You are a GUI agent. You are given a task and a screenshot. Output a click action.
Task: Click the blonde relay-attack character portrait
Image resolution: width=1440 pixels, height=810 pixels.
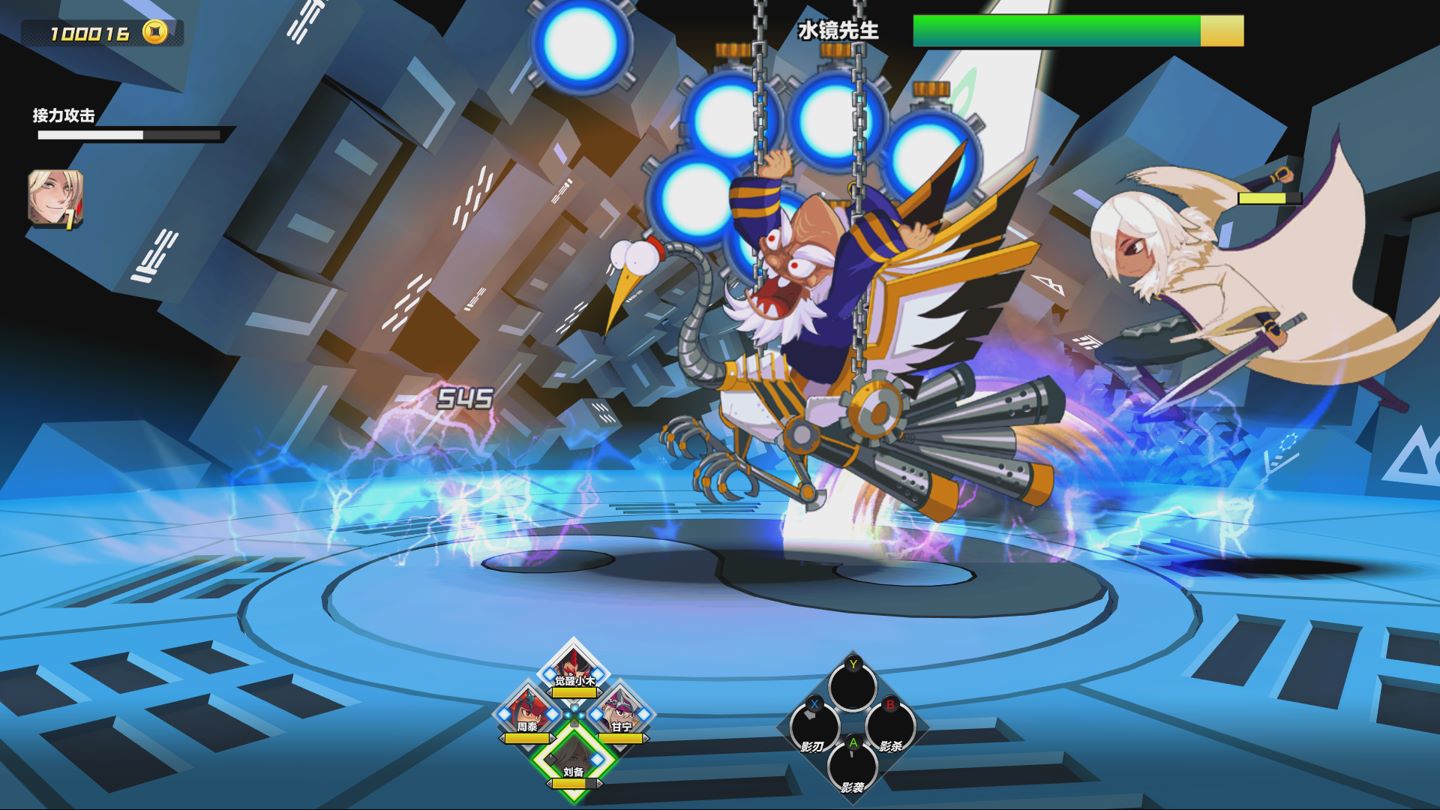[x=55, y=198]
